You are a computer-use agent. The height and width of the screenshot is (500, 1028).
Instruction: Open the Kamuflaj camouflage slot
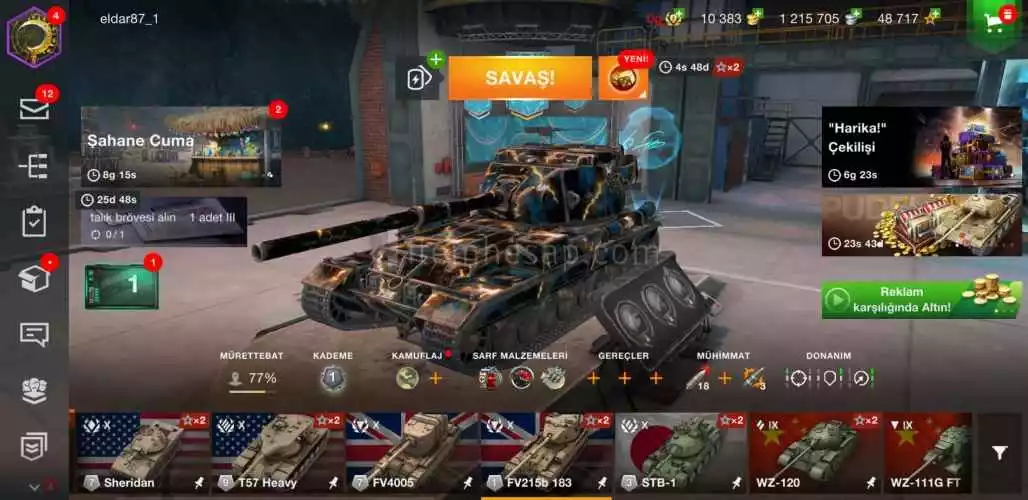[407, 378]
